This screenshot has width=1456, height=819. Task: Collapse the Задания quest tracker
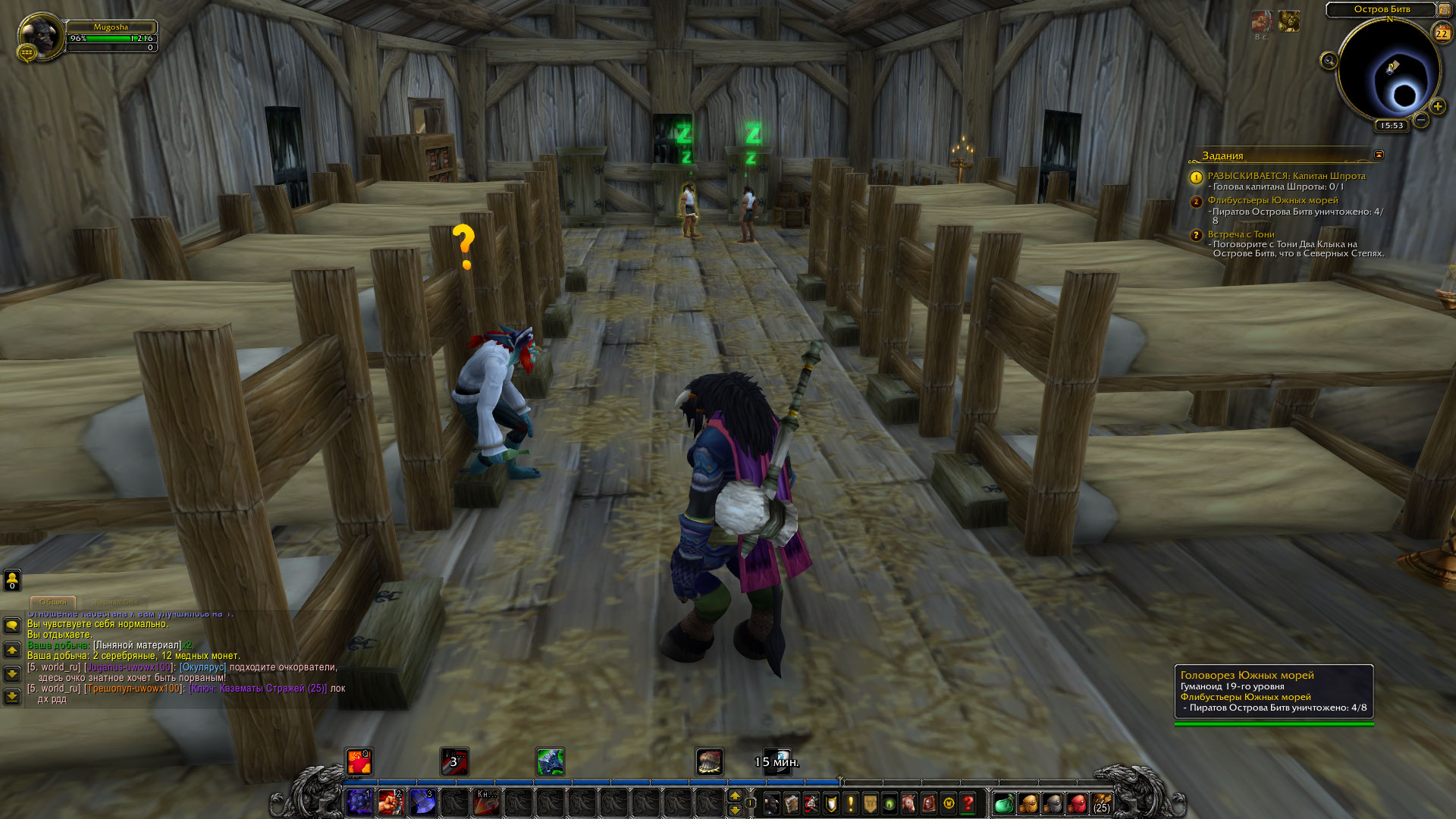(1379, 155)
